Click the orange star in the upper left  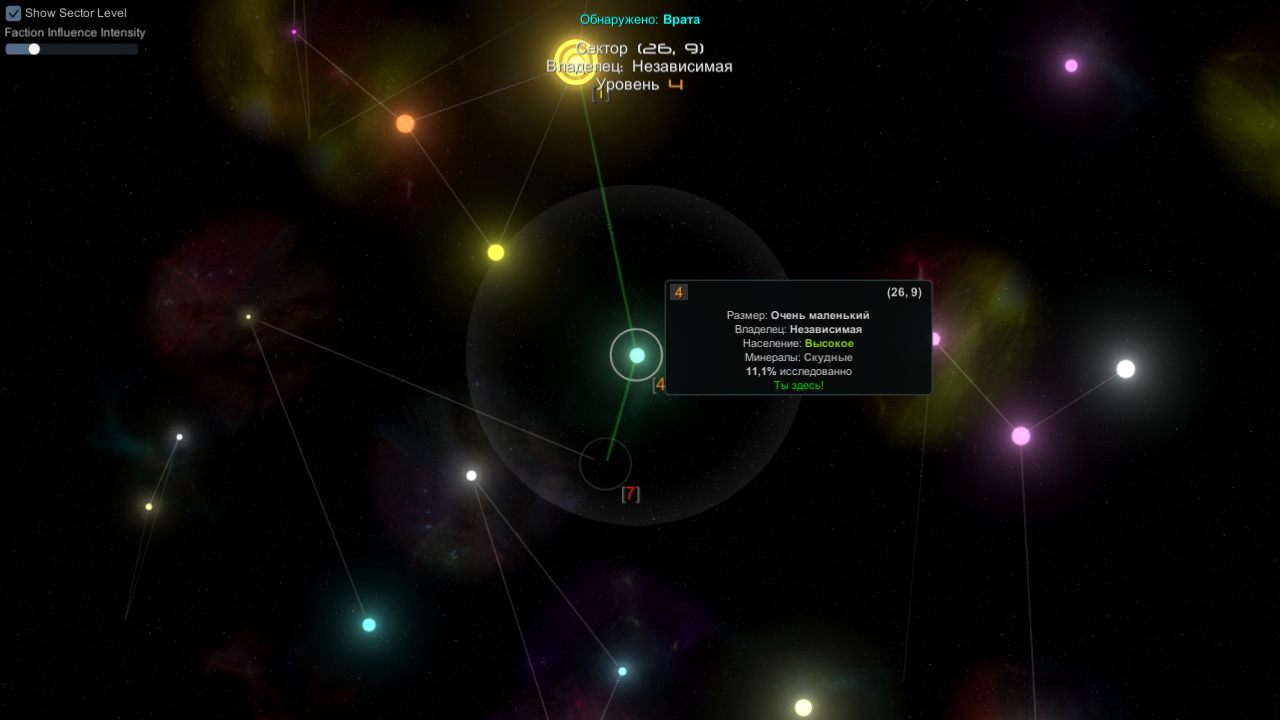[x=404, y=122]
